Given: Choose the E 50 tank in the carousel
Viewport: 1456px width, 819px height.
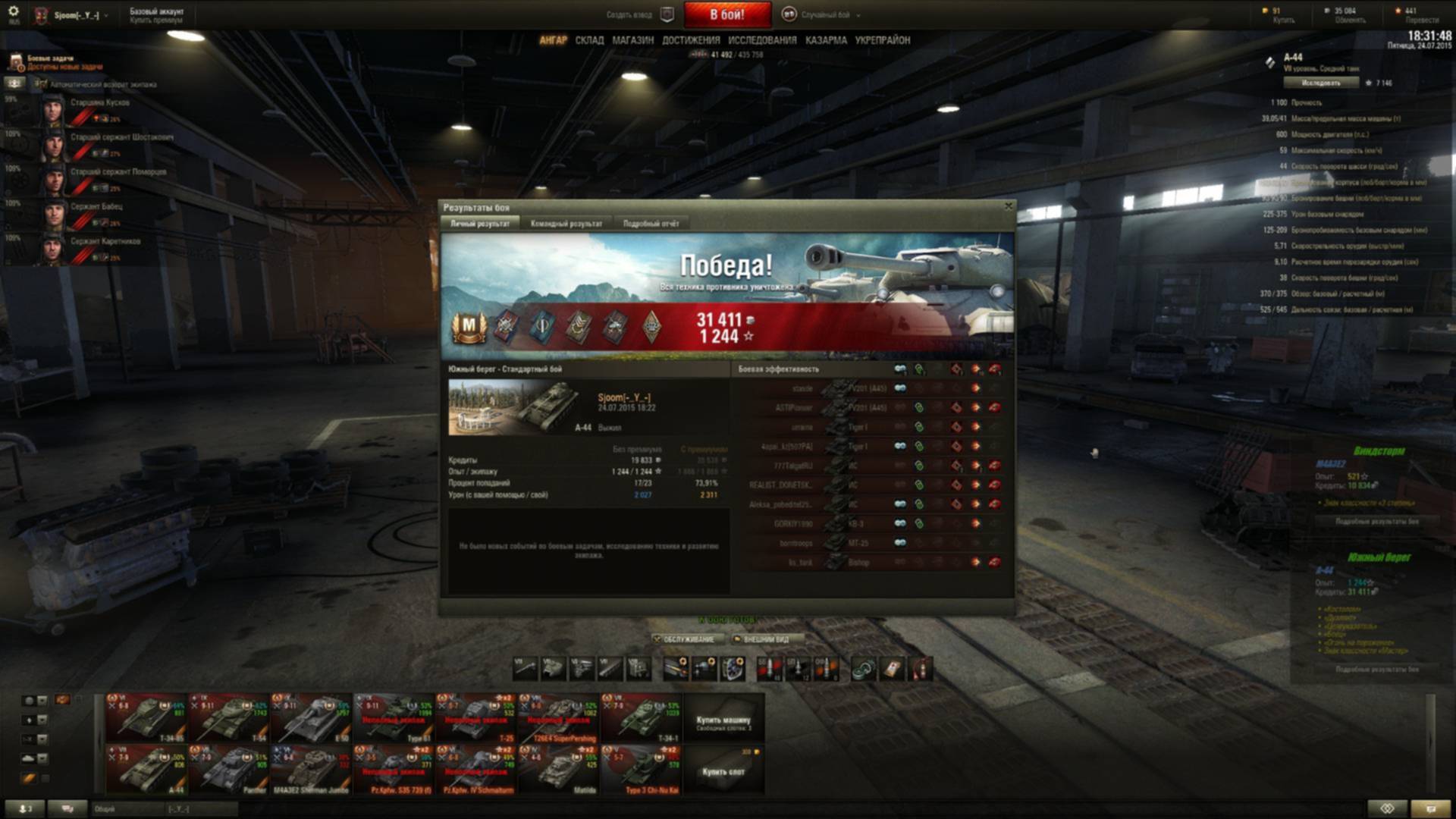Looking at the screenshot, I should click(x=312, y=717).
